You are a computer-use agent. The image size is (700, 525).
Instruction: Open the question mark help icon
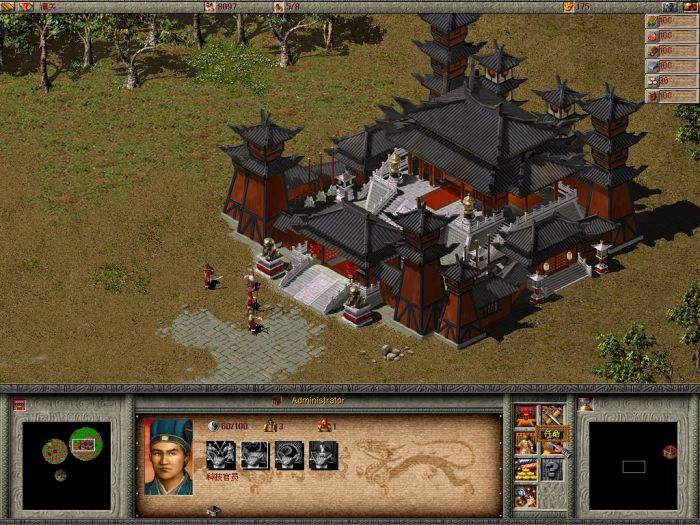552,469
